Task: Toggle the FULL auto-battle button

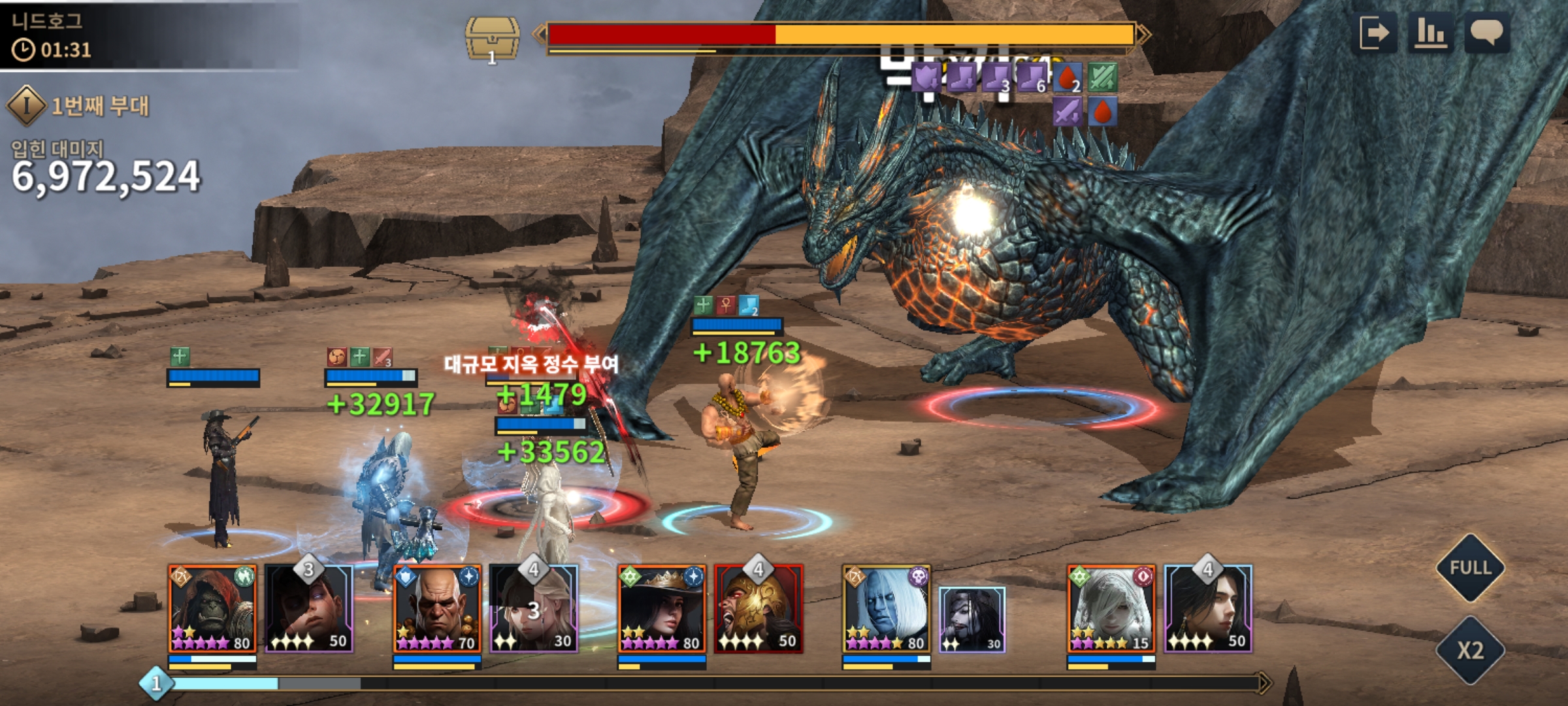Action: 1470,567
